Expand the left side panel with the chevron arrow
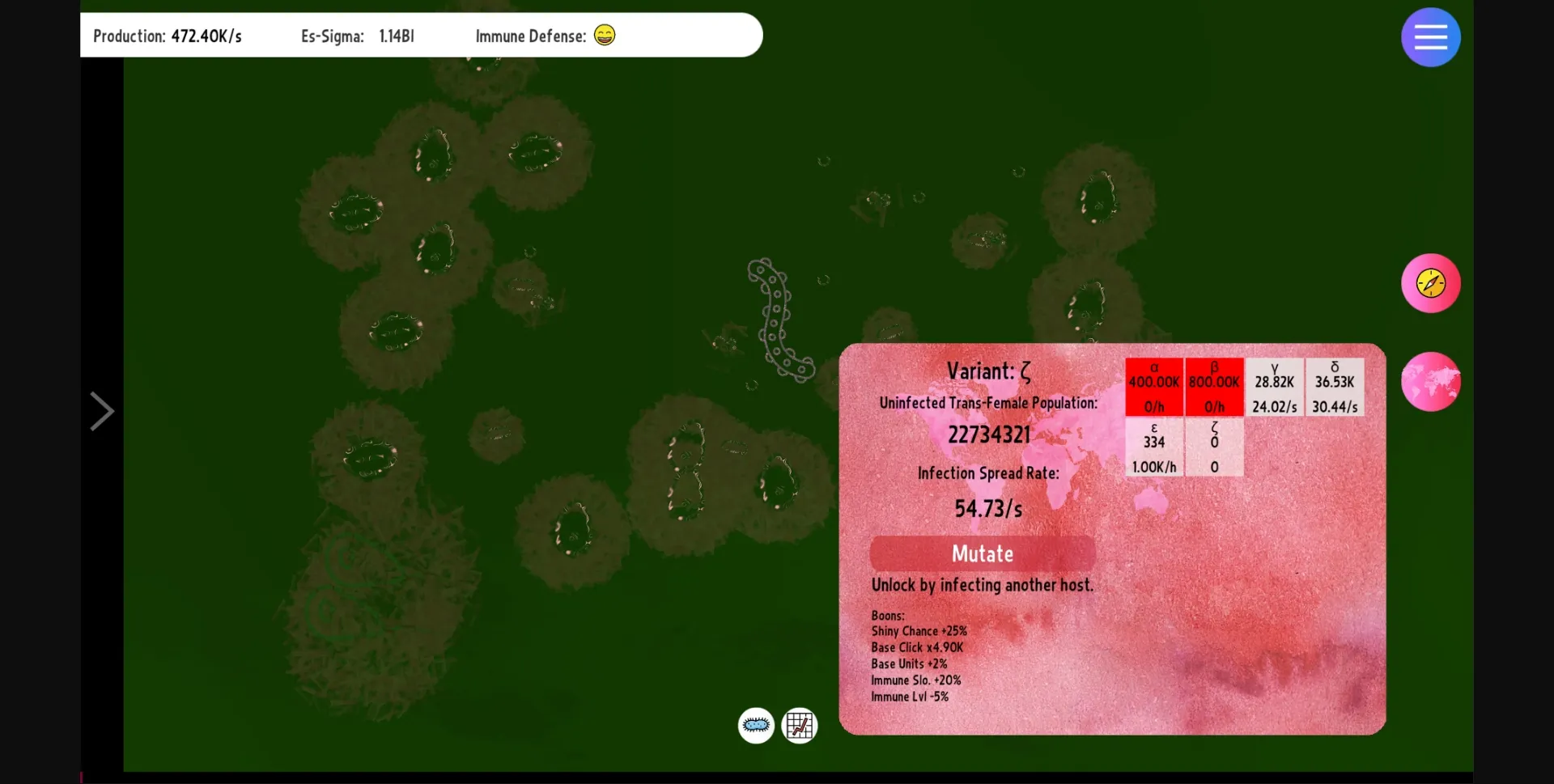The height and width of the screenshot is (784, 1554). tap(102, 411)
